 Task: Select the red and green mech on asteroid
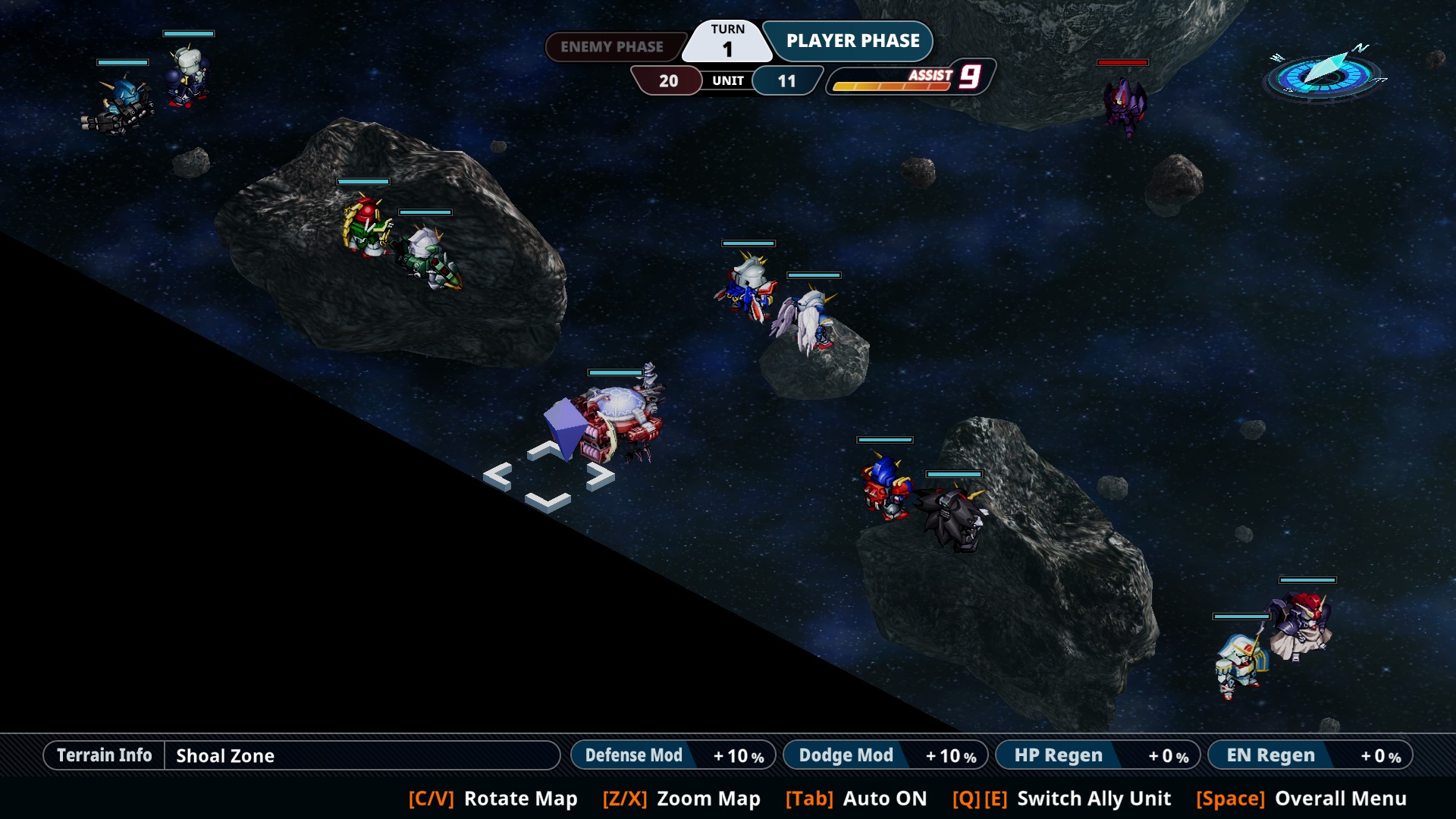(366, 225)
